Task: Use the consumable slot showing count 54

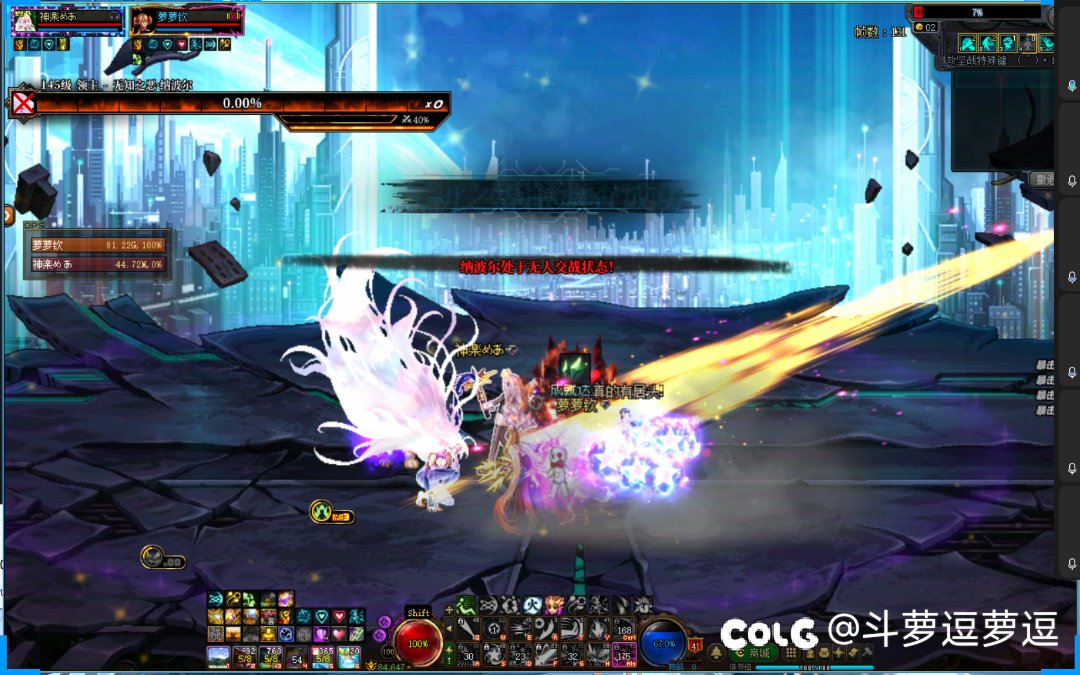Action: click(x=297, y=657)
